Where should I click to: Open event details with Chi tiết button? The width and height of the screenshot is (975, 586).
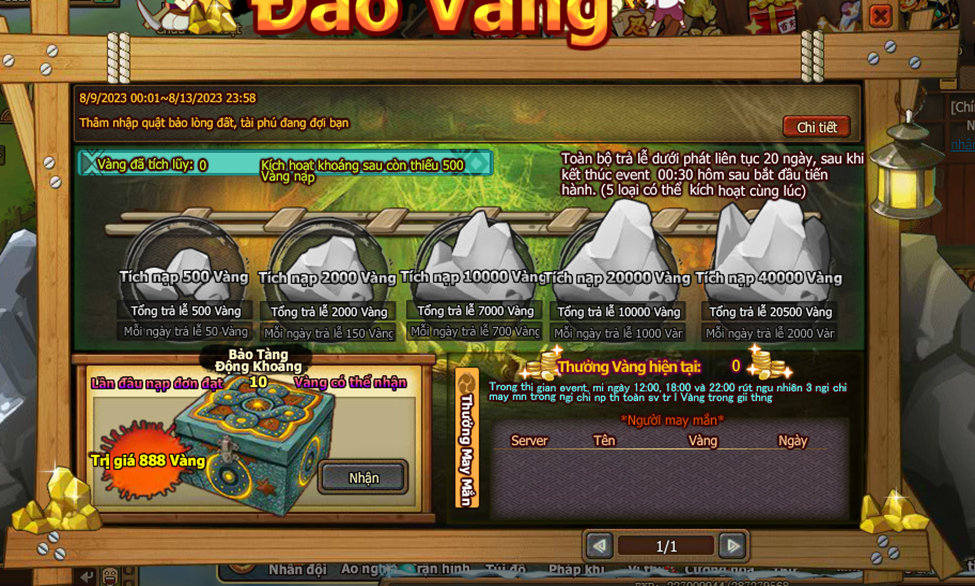coord(816,127)
